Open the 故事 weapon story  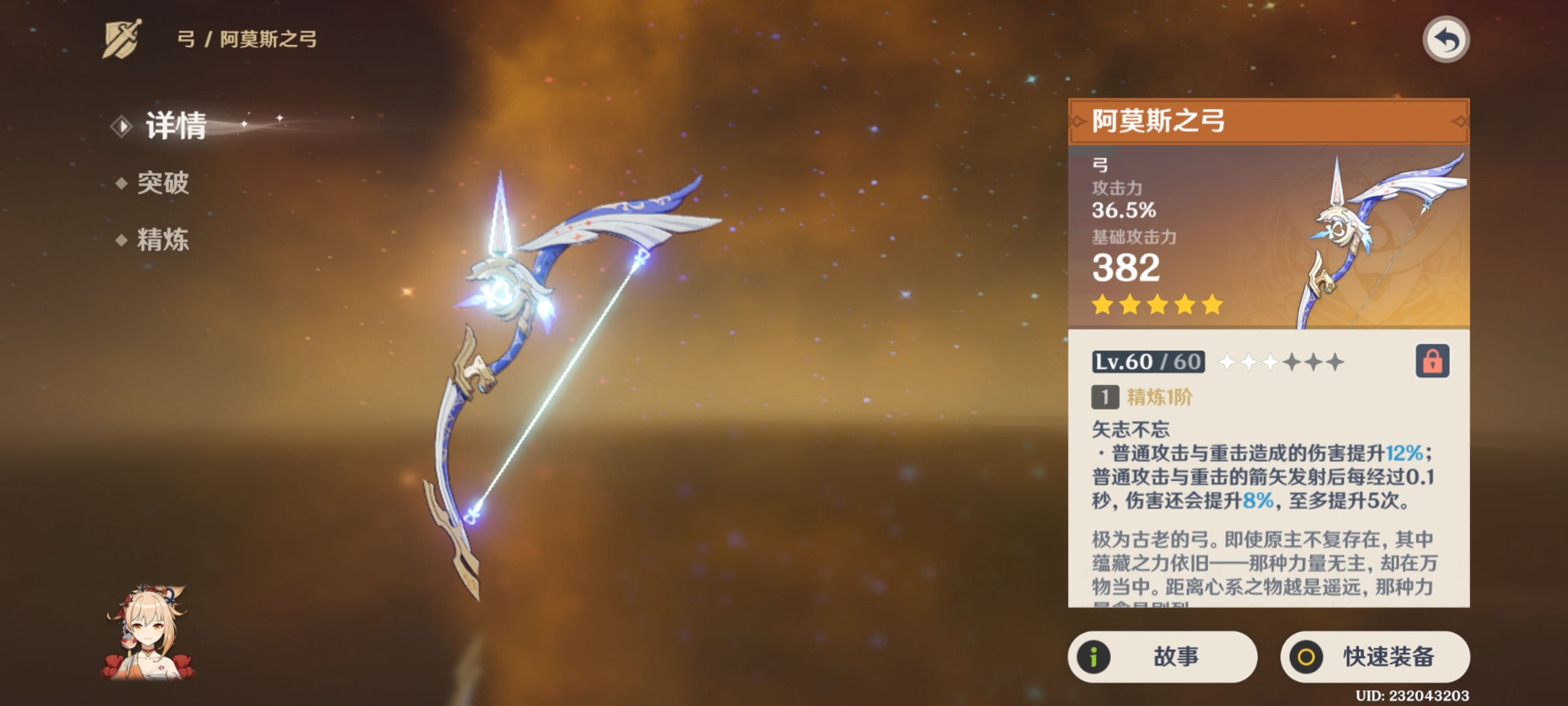point(1162,656)
